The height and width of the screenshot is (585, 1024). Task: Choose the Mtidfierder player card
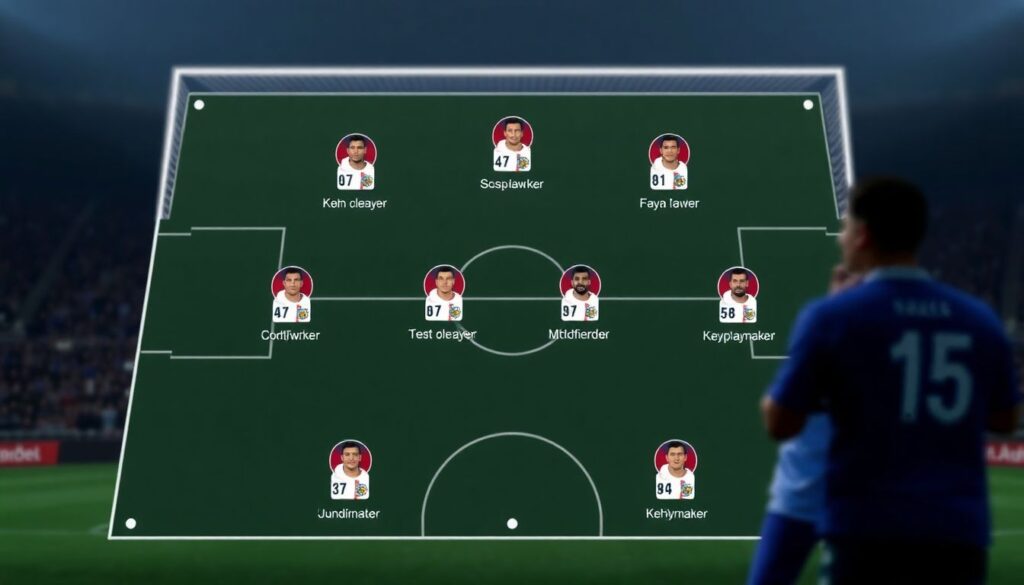click(580, 294)
